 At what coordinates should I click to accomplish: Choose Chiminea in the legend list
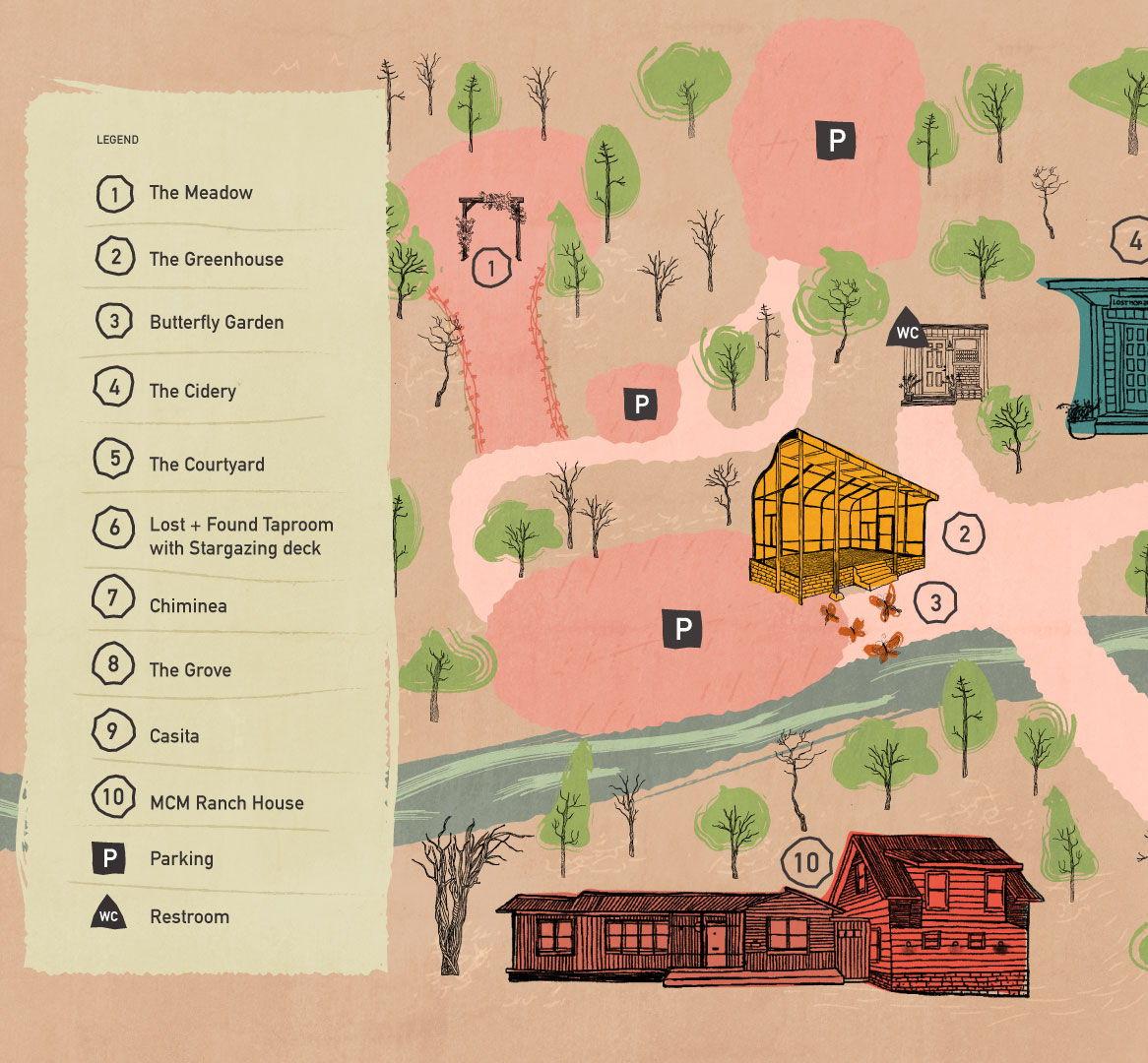tap(188, 605)
